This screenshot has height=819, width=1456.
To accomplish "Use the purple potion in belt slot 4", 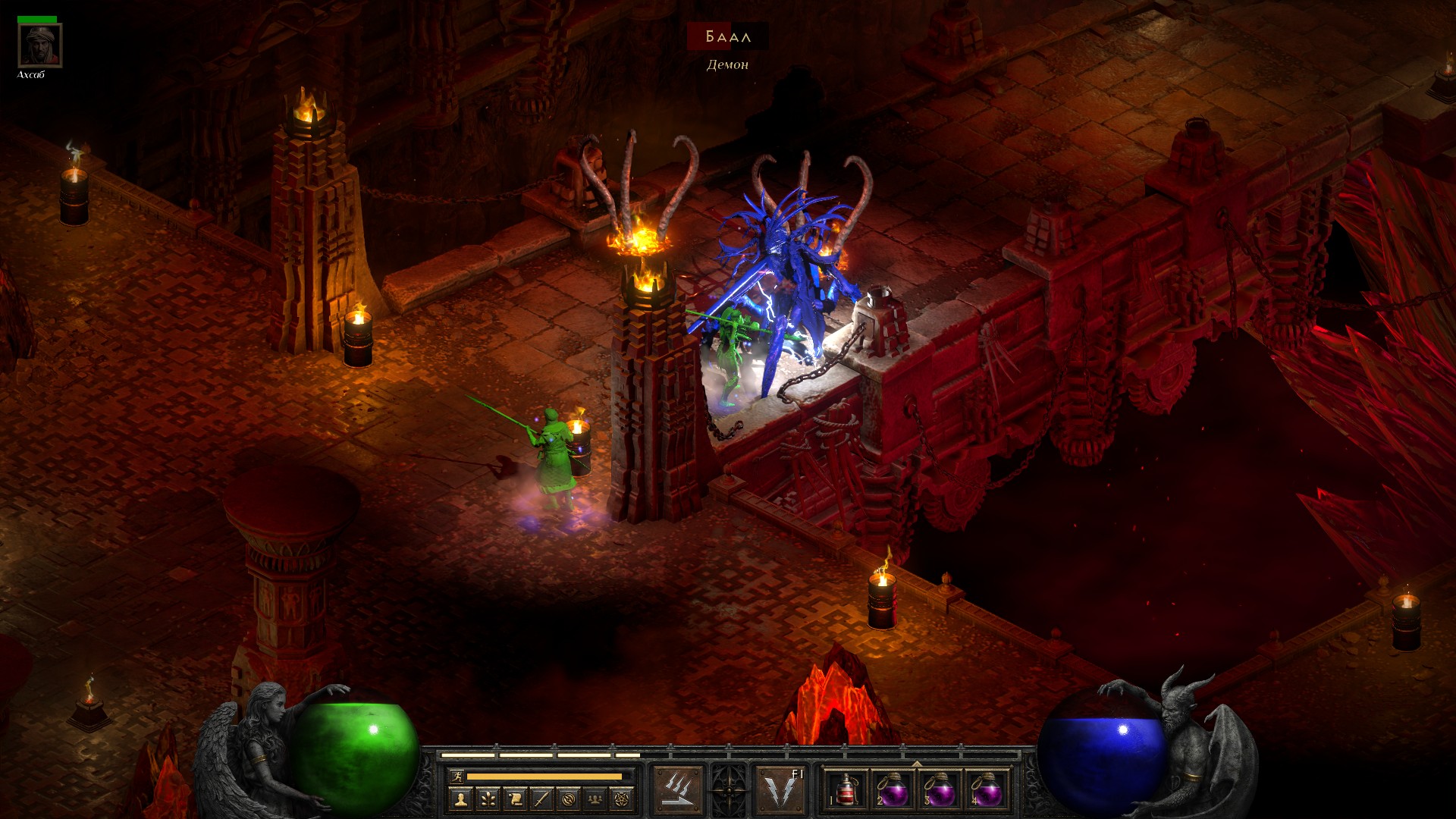I will point(986,790).
